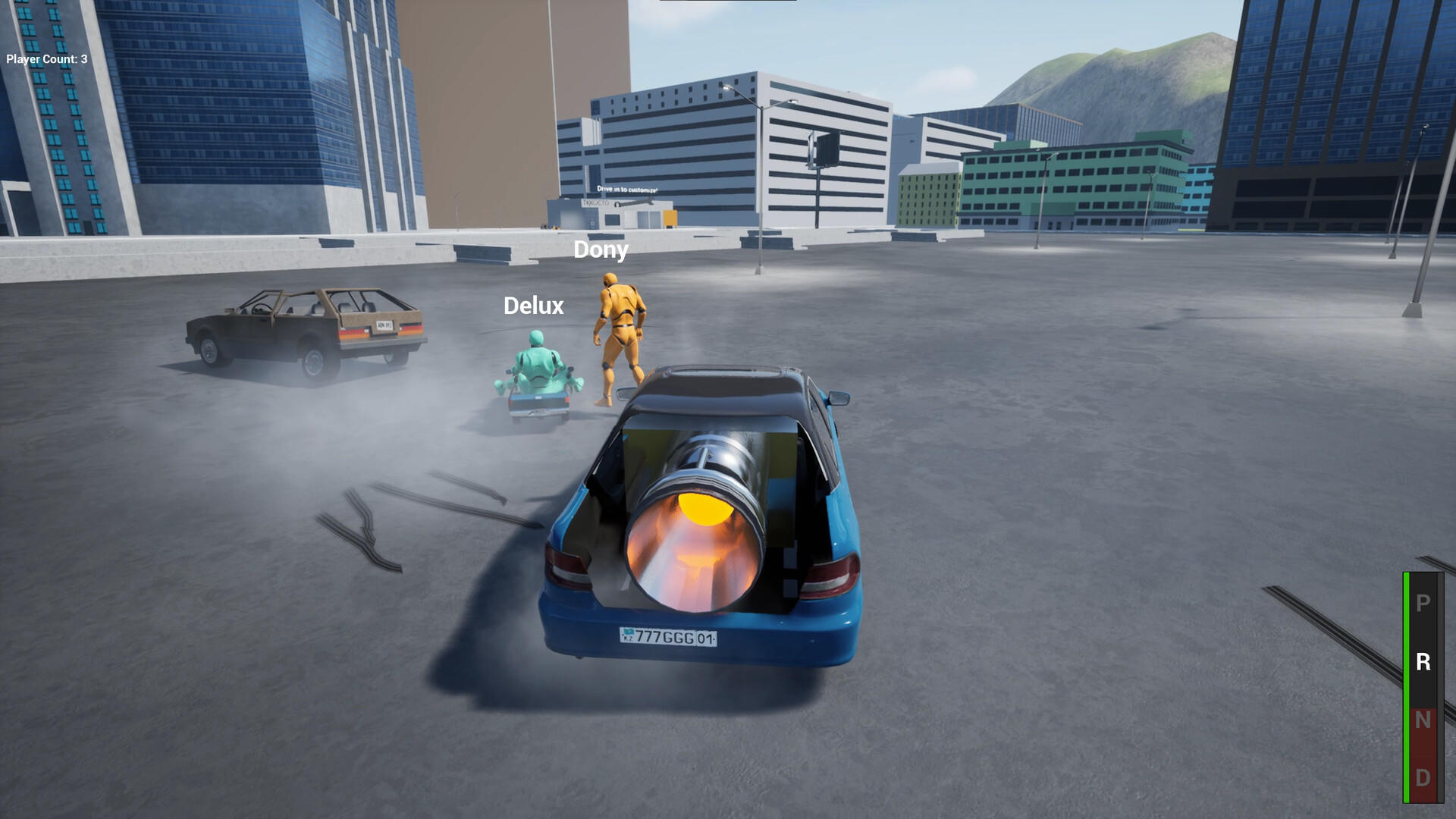Click the TOOLAUTO garage sign text
1456x819 pixels.
coord(596,203)
